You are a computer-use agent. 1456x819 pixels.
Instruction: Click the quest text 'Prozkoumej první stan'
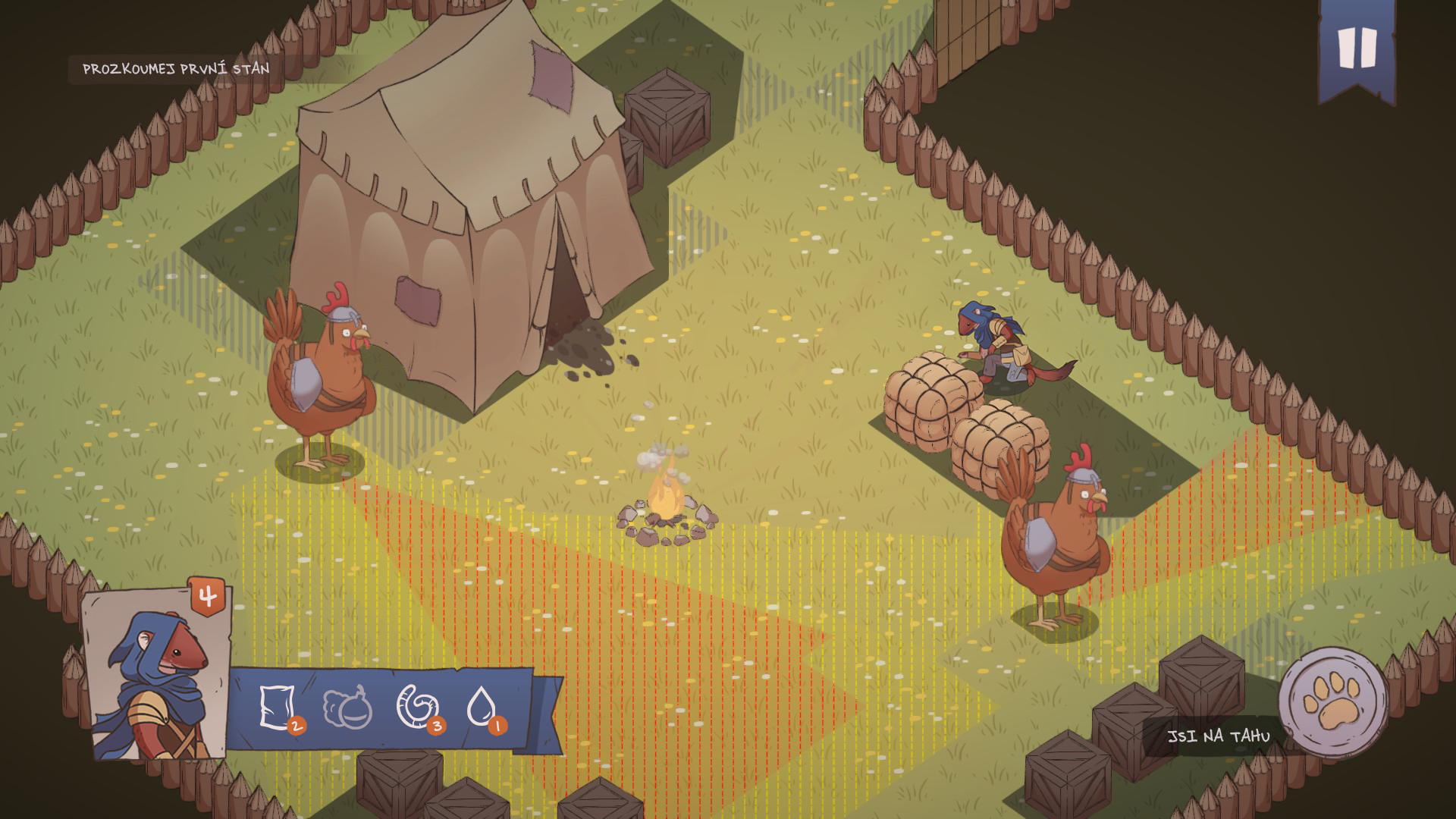(x=174, y=67)
